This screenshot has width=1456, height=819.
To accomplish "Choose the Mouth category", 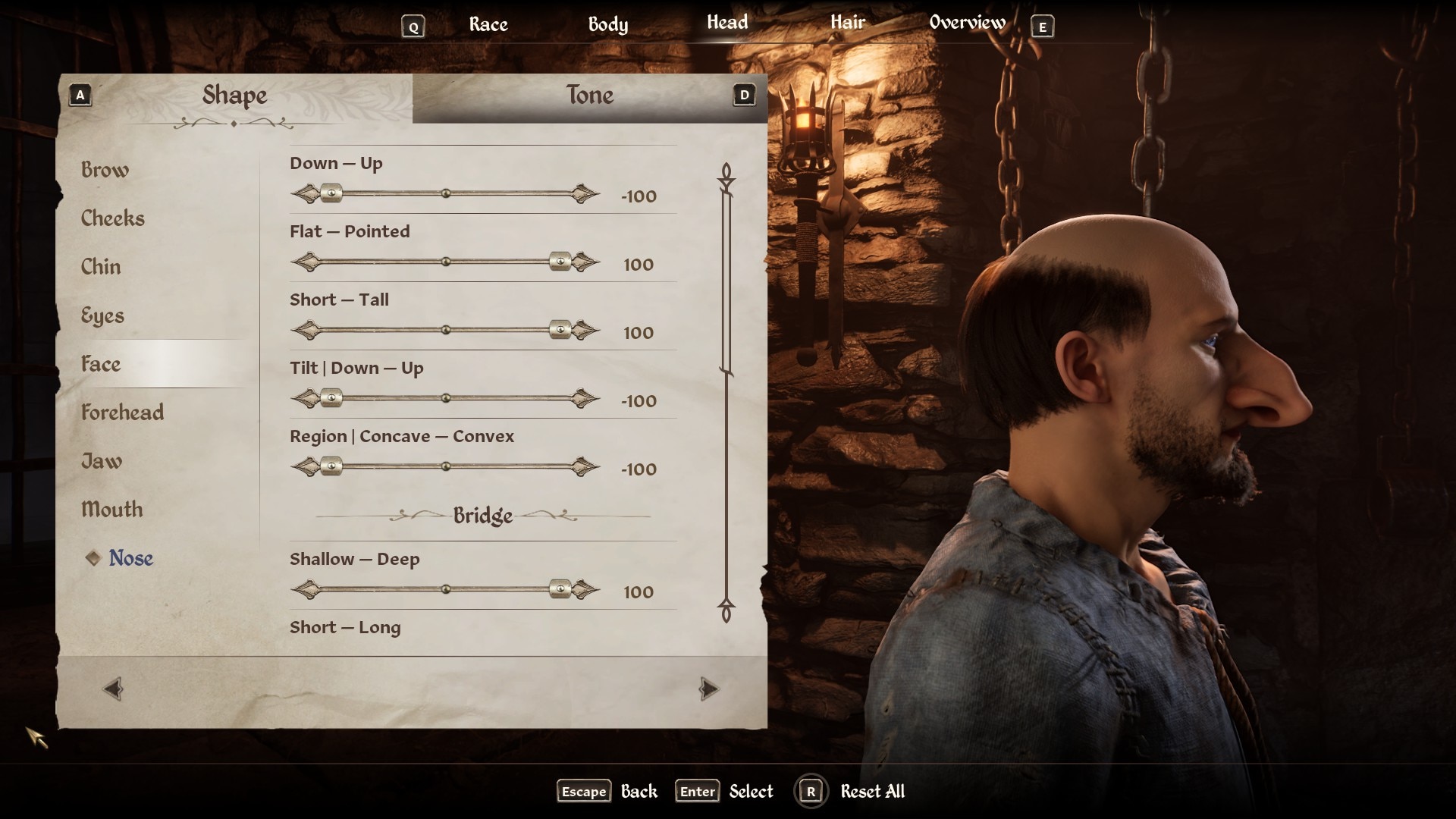I will click(111, 510).
